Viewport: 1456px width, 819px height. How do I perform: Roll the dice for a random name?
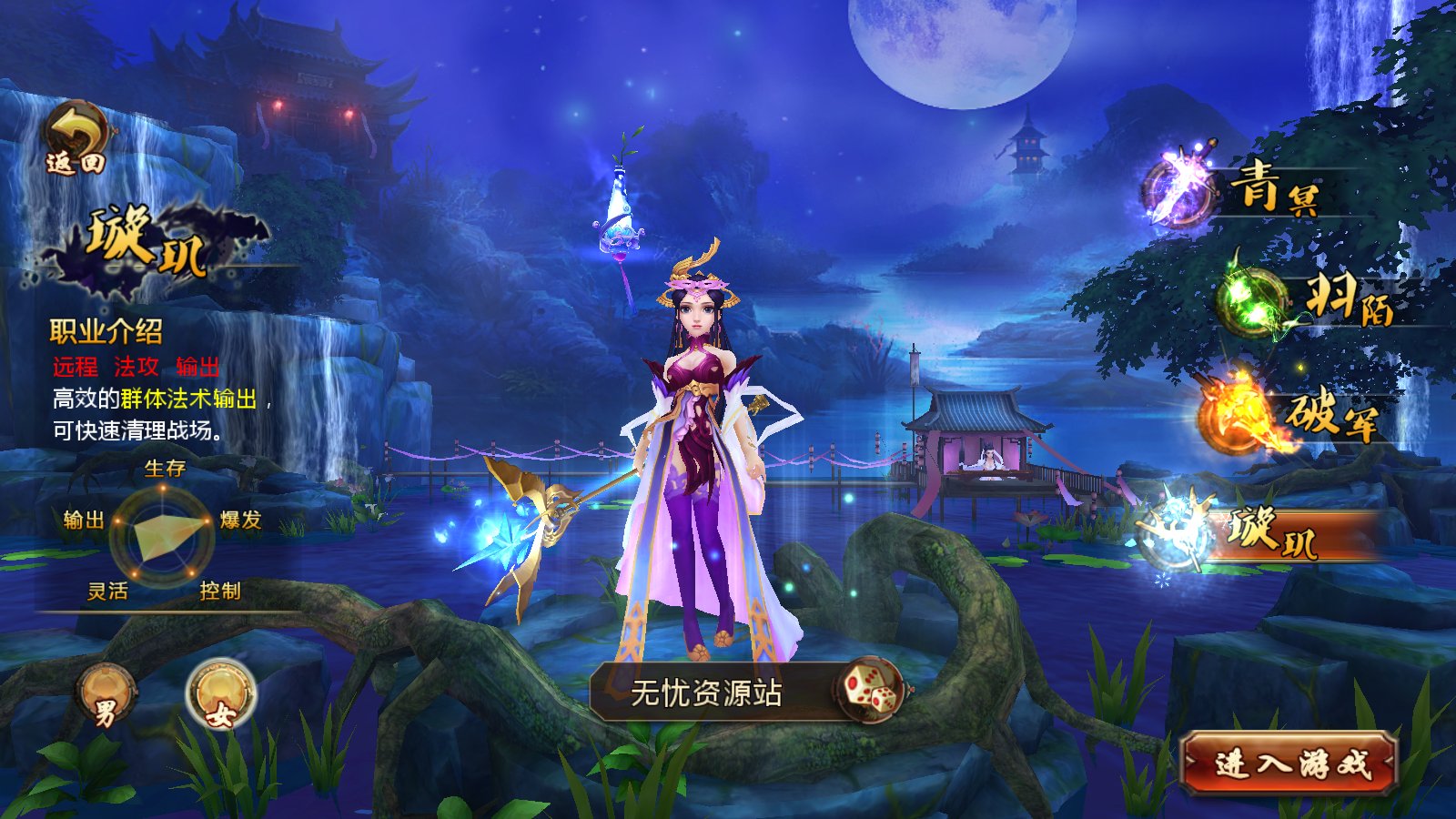[870, 690]
